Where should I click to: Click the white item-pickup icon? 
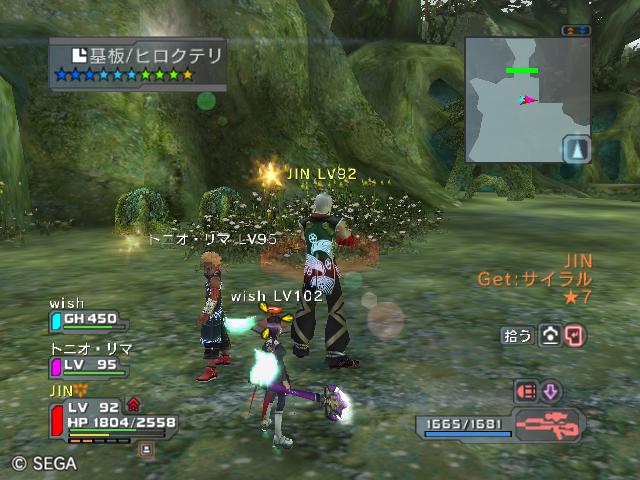tap(549, 336)
